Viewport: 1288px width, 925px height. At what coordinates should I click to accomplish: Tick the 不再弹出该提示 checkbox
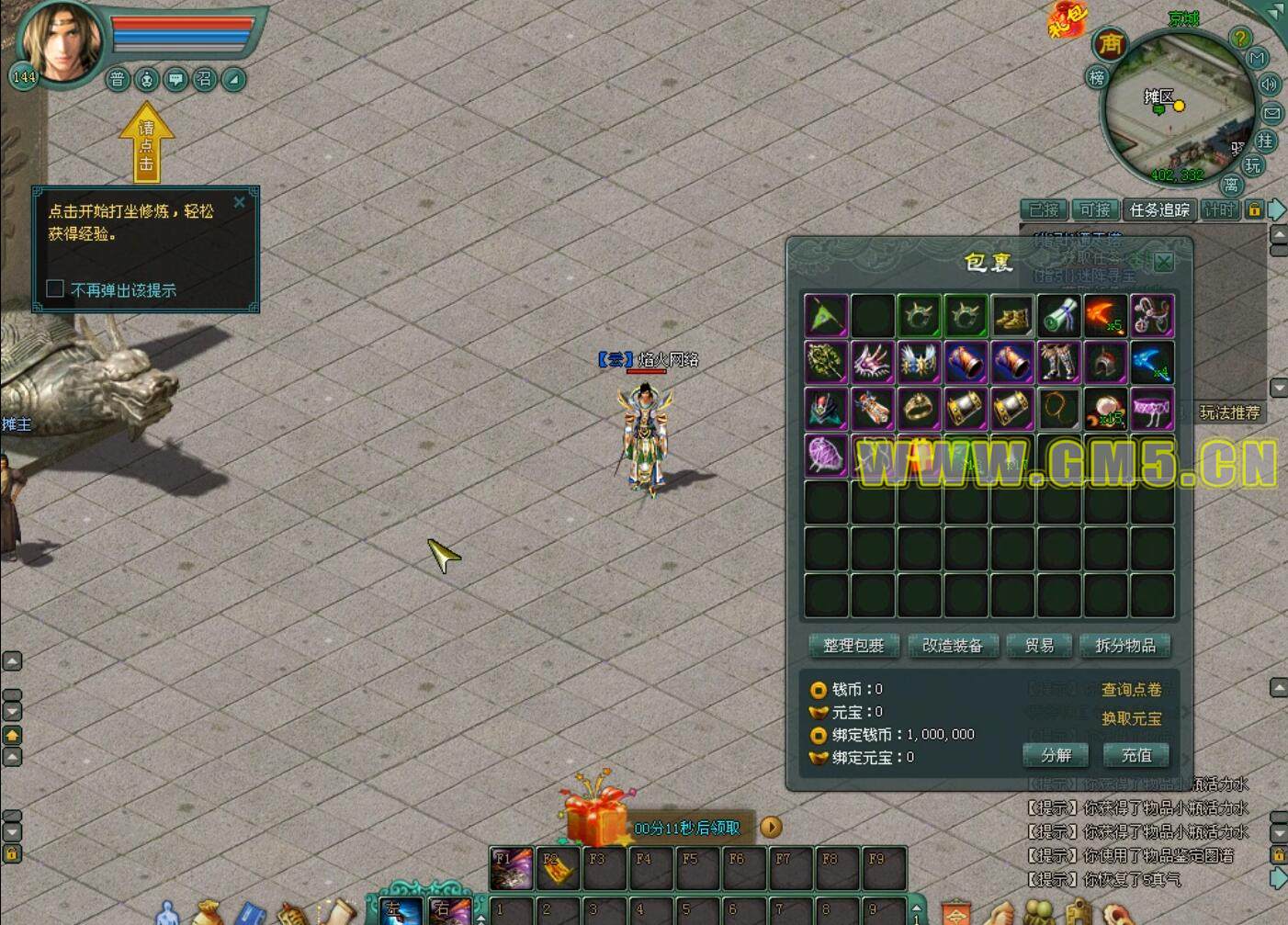(55, 289)
